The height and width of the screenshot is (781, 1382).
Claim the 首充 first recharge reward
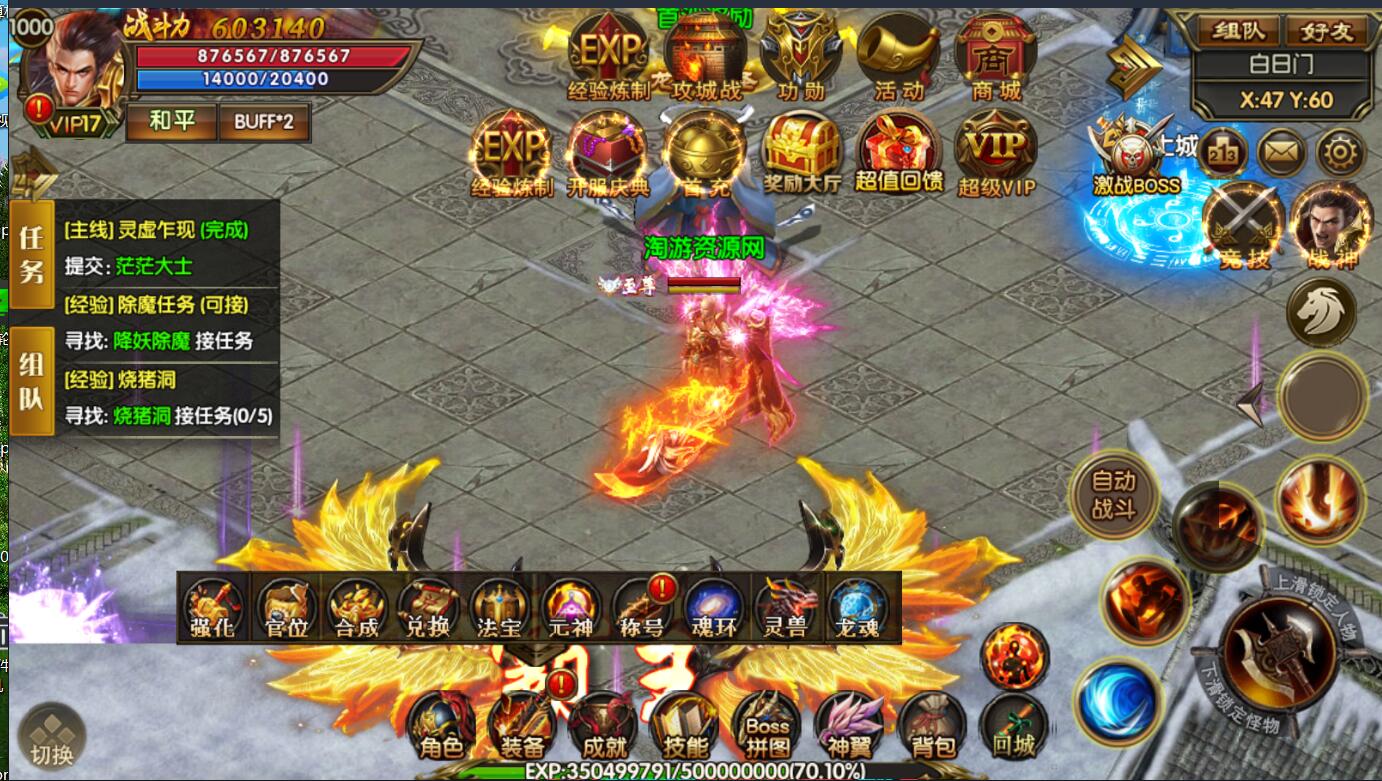[x=706, y=152]
